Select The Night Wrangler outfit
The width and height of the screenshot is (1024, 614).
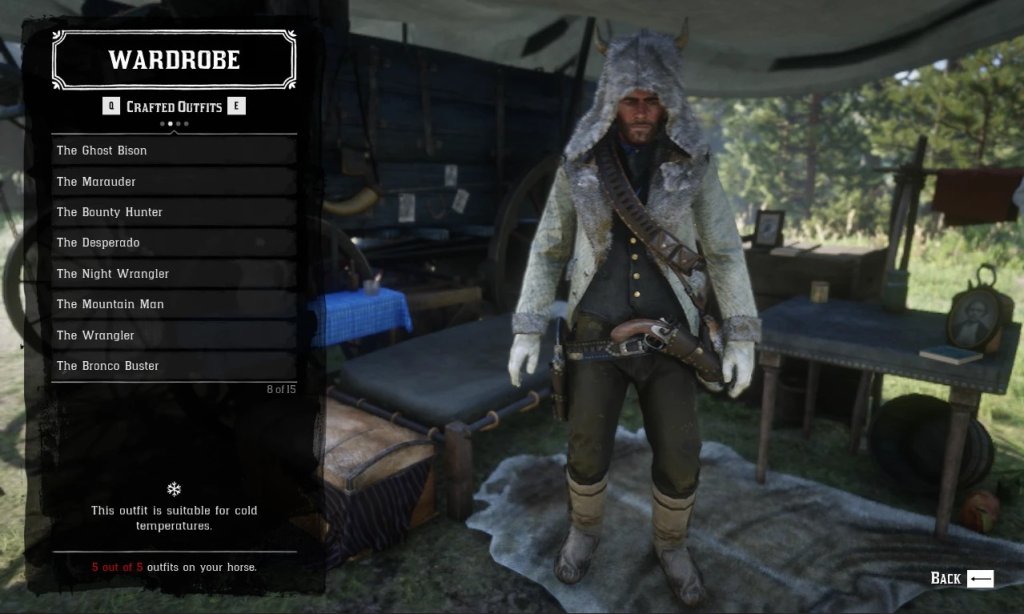(174, 274)
